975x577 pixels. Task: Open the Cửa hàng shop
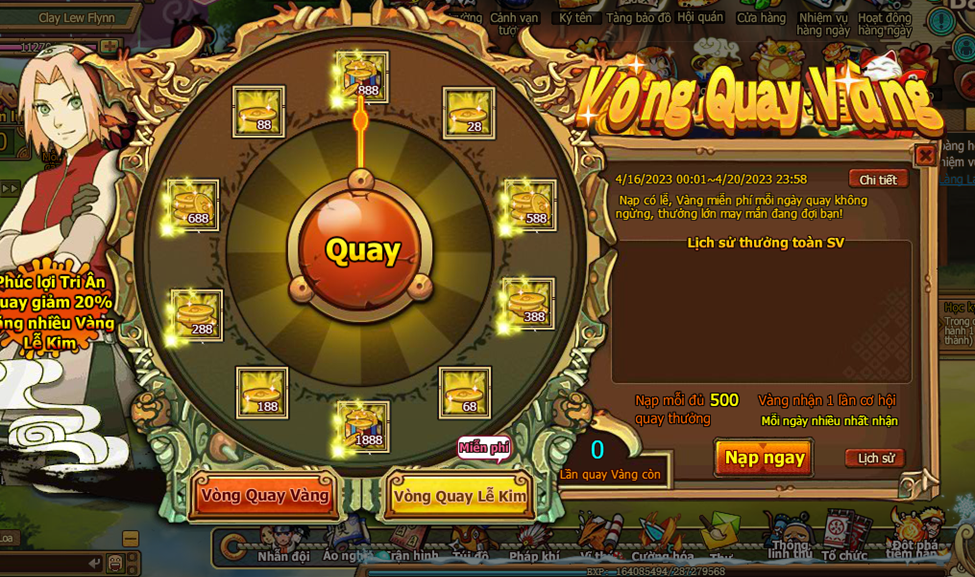tap(761, 18)
